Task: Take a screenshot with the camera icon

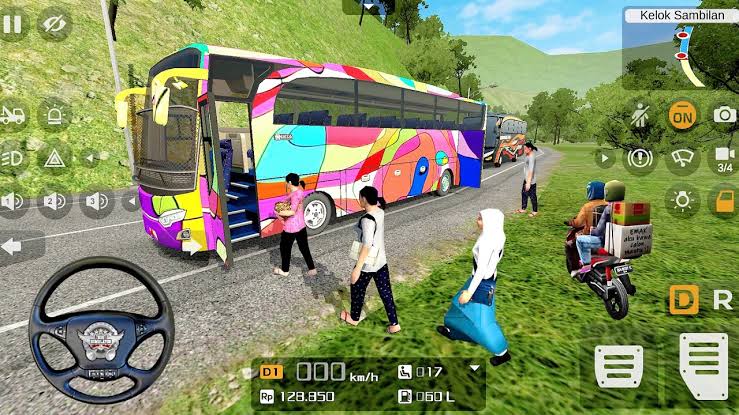Action: [724, 115]
